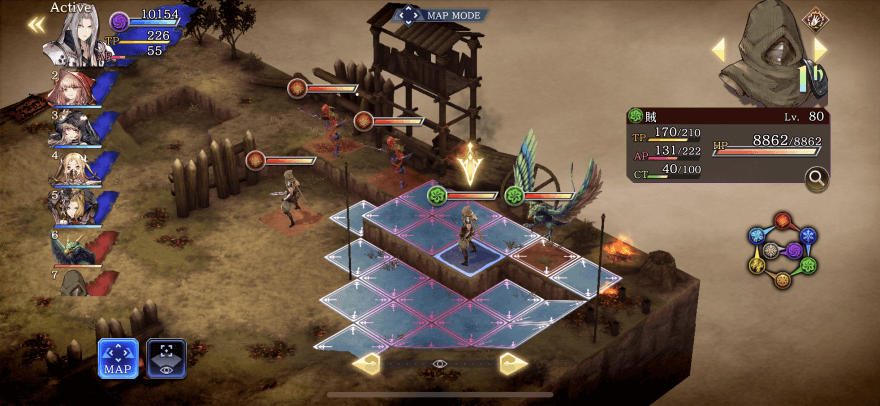Select the third unit in turn order
Screen dimensions: 880x406
point(71,129)
